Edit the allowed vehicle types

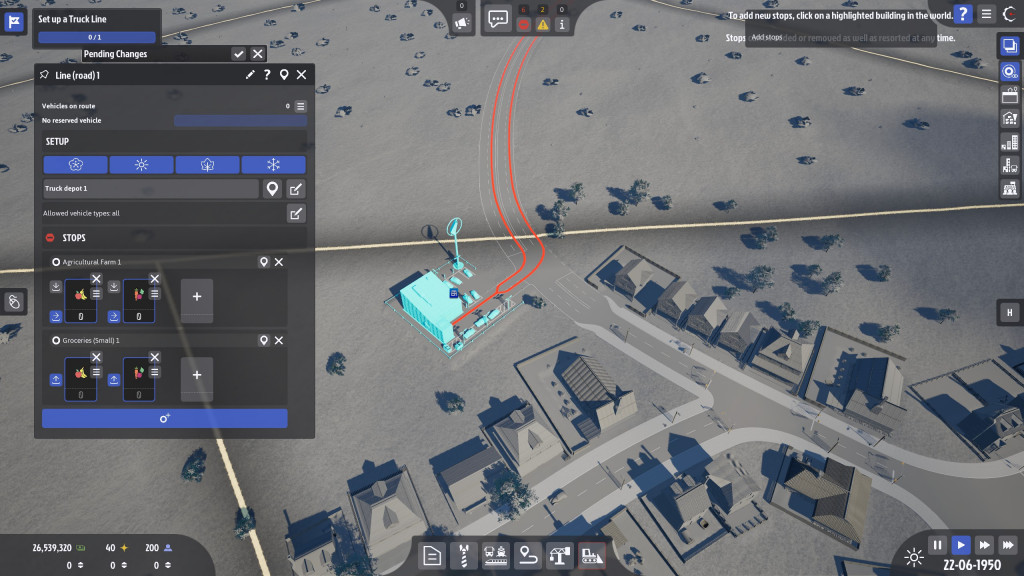(296, 213)
